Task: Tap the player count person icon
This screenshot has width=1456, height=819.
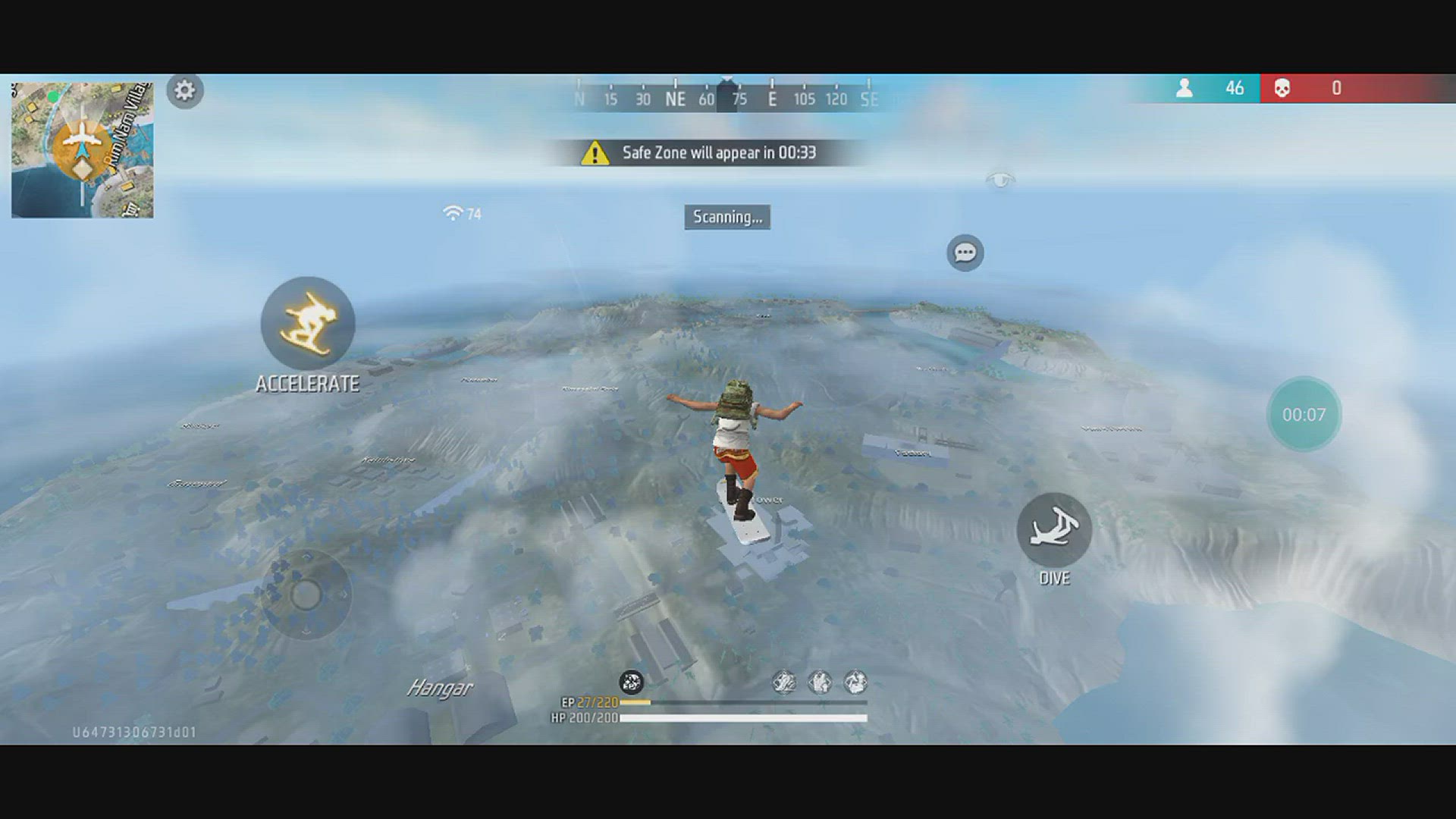Action: coord(1186,88)
